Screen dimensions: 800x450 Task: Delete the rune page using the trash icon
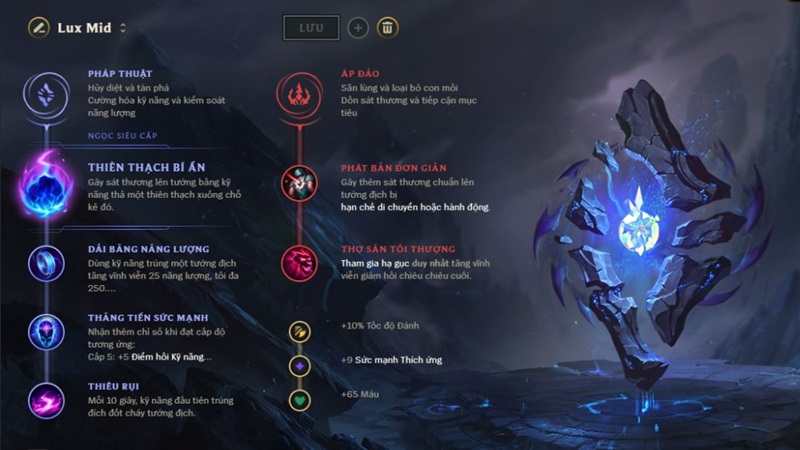point(387,27)
